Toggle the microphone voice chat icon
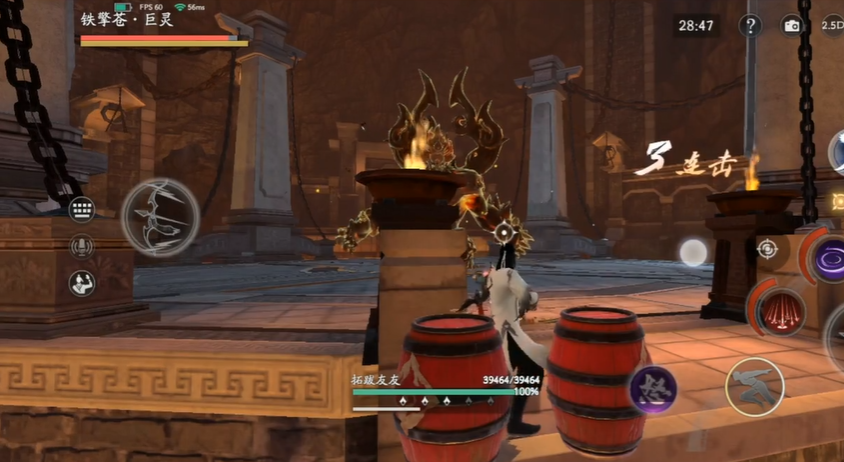The height and width of the screenshot is (462, 844). tap(82, 246)
